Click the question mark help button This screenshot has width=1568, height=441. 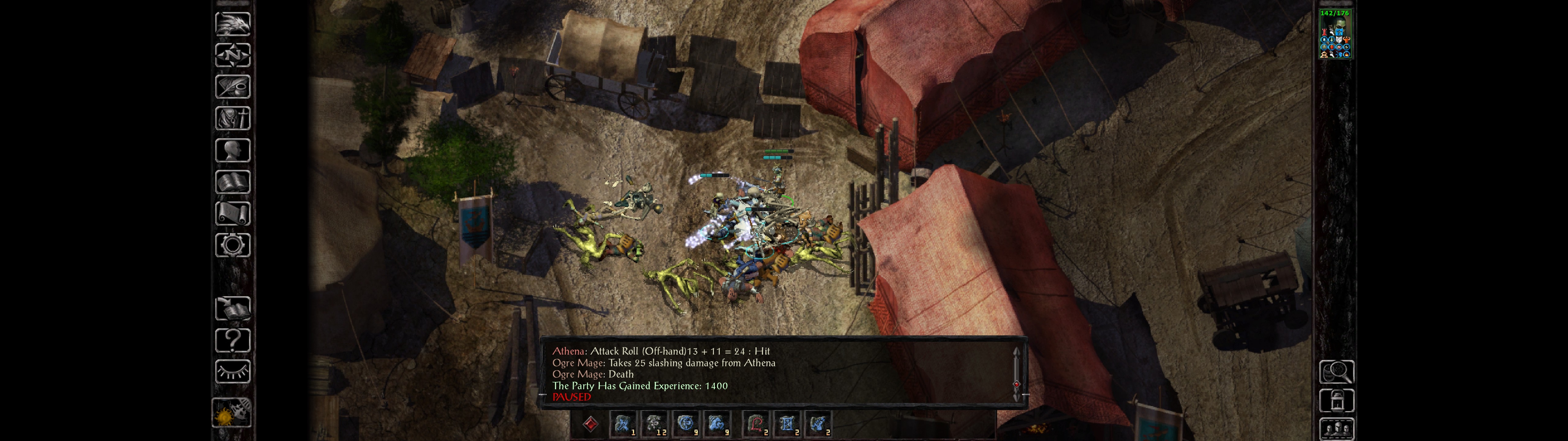[x=232, y=340]
